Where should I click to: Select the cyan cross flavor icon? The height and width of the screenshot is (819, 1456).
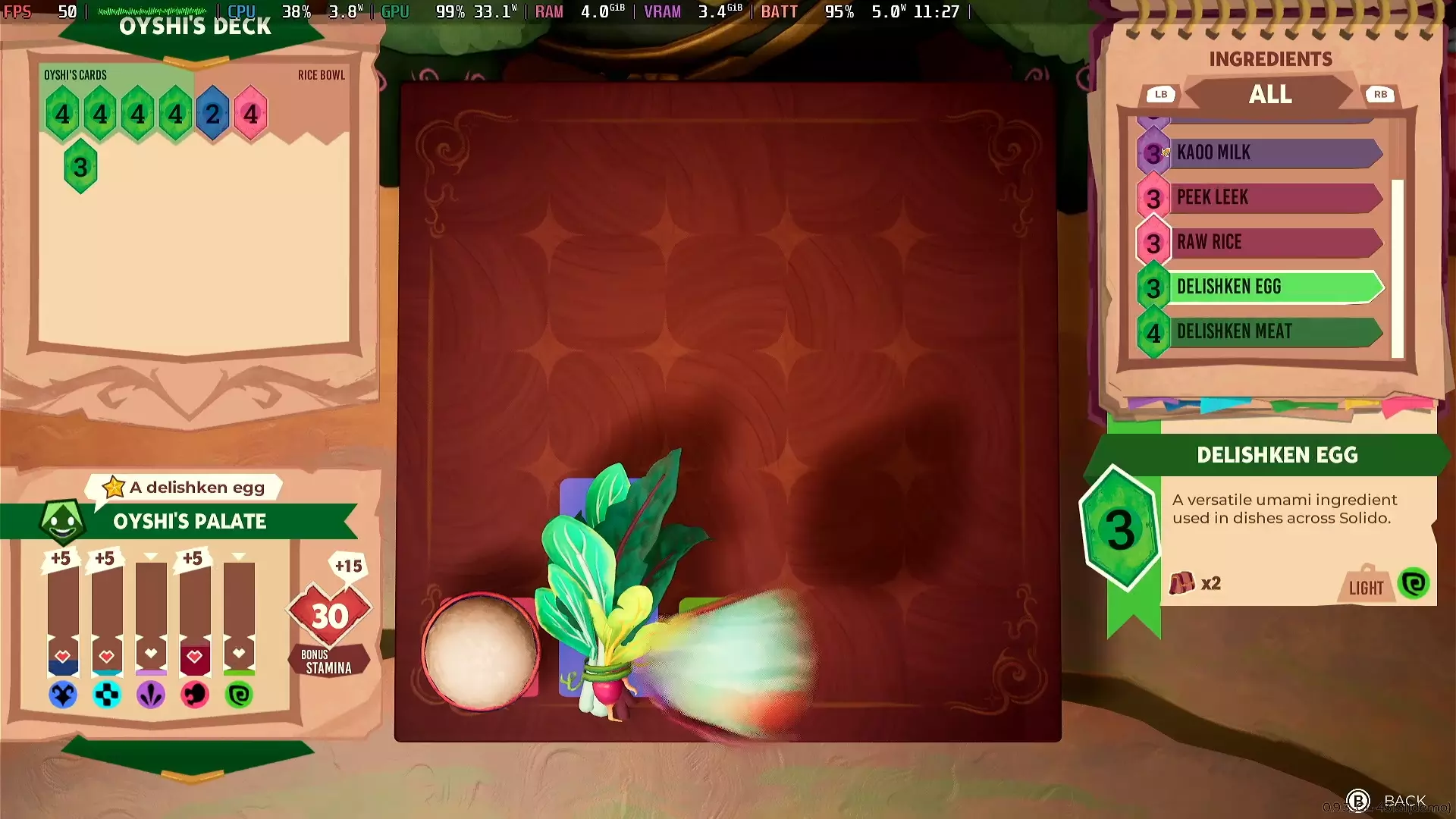[x=107, y=695]
